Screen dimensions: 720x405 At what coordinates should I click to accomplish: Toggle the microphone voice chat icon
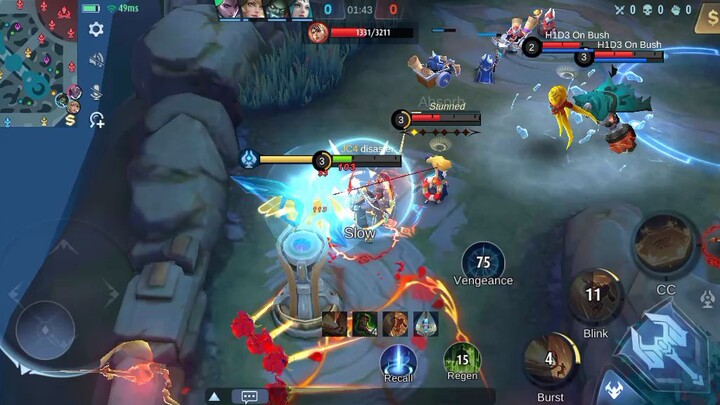coord(96,91)
